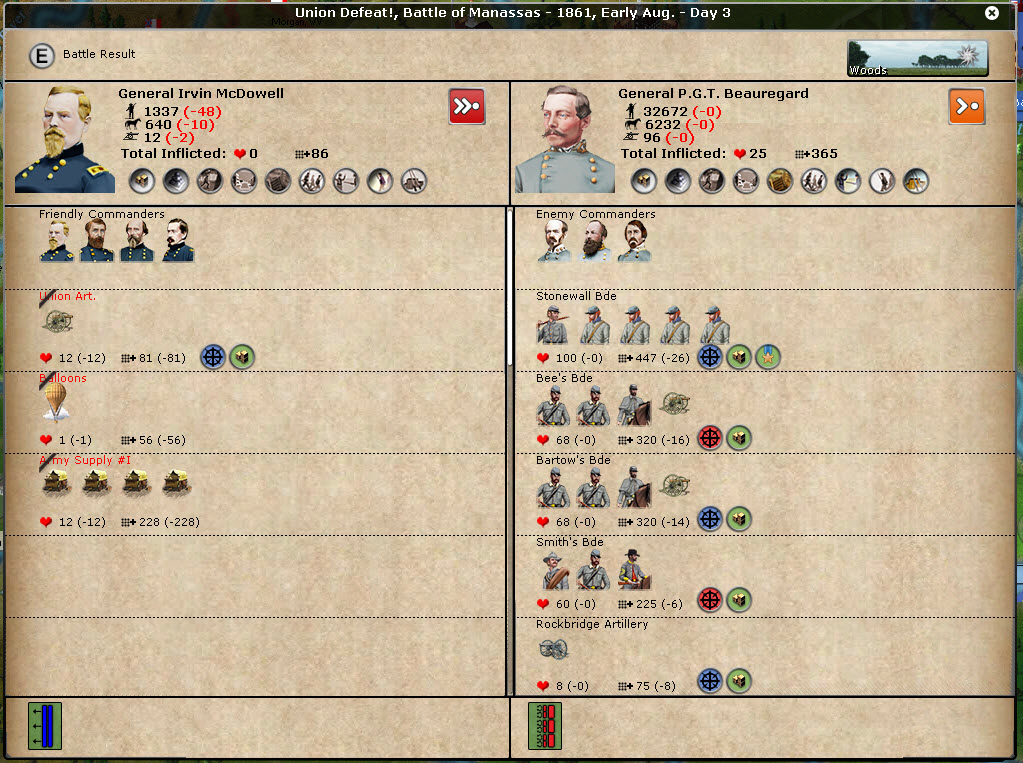
Task: Select the artillery piece in Bee's Bde
Action: pyautogui.click(x=675, y=405)
